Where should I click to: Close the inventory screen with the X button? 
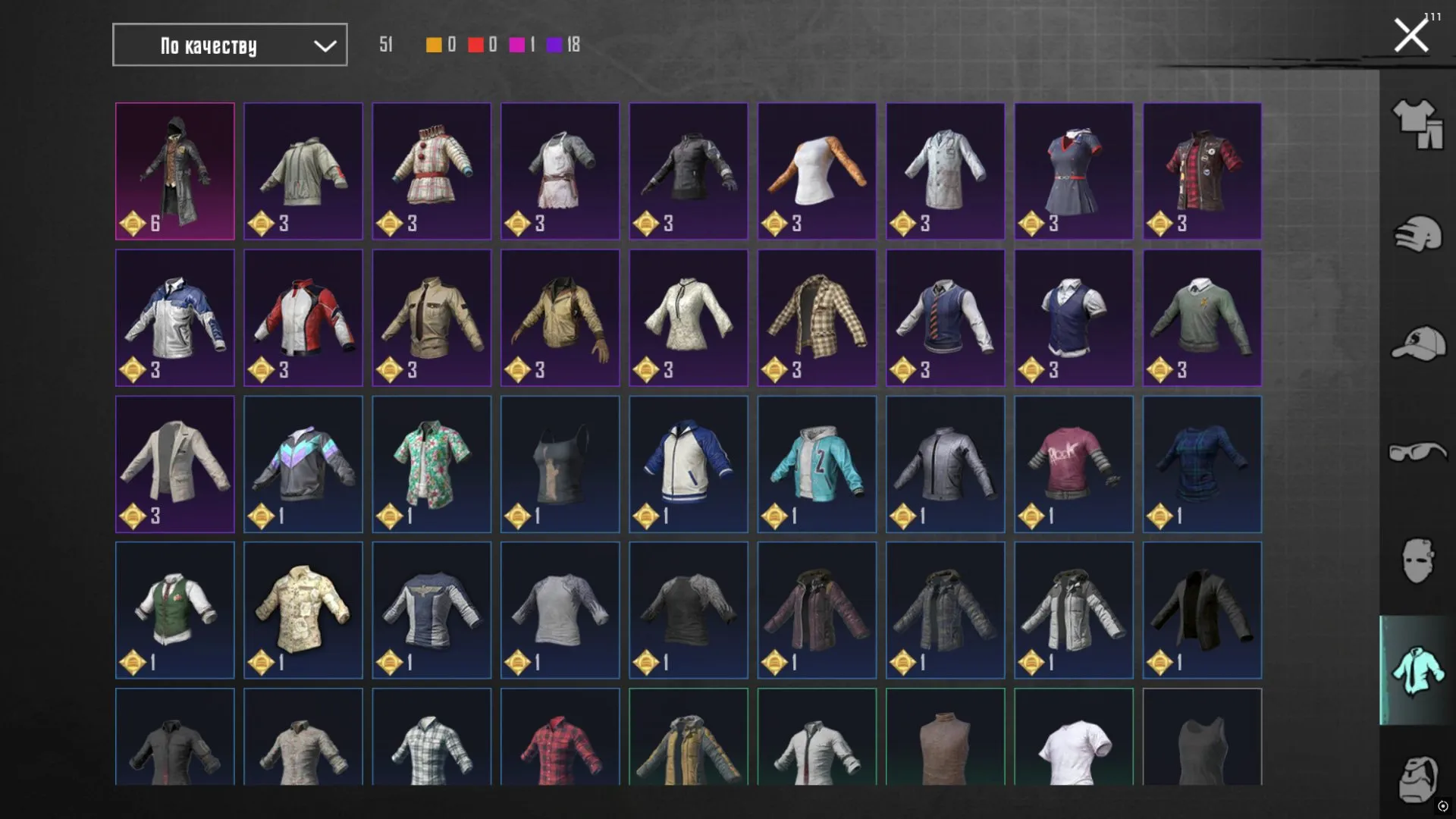(1410, 33)
